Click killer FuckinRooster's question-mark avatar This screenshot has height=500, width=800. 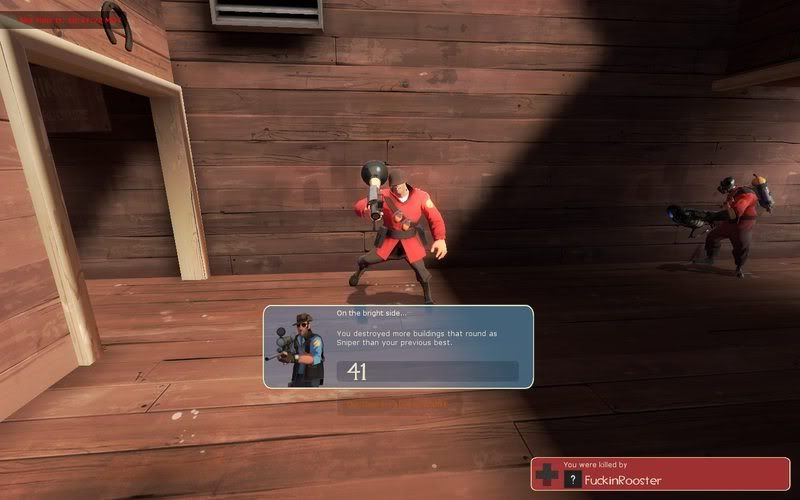point(572,480)
